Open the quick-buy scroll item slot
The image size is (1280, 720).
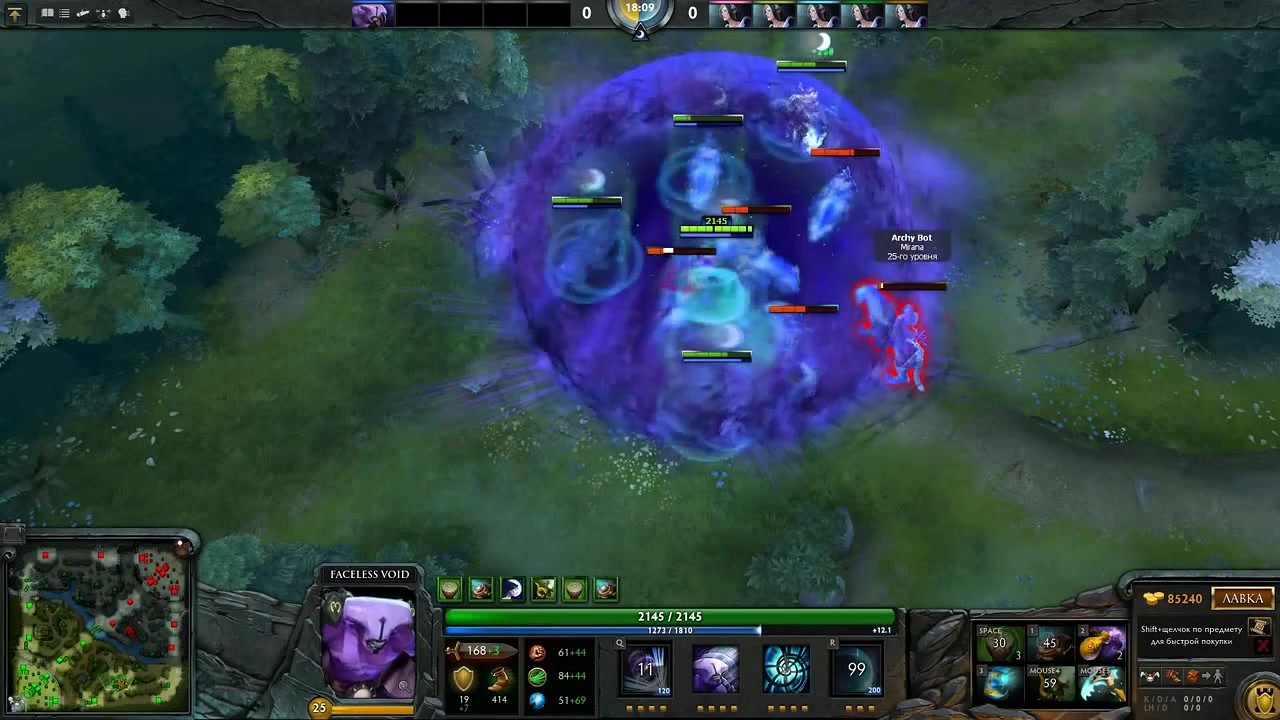(x=1259, y=626)
